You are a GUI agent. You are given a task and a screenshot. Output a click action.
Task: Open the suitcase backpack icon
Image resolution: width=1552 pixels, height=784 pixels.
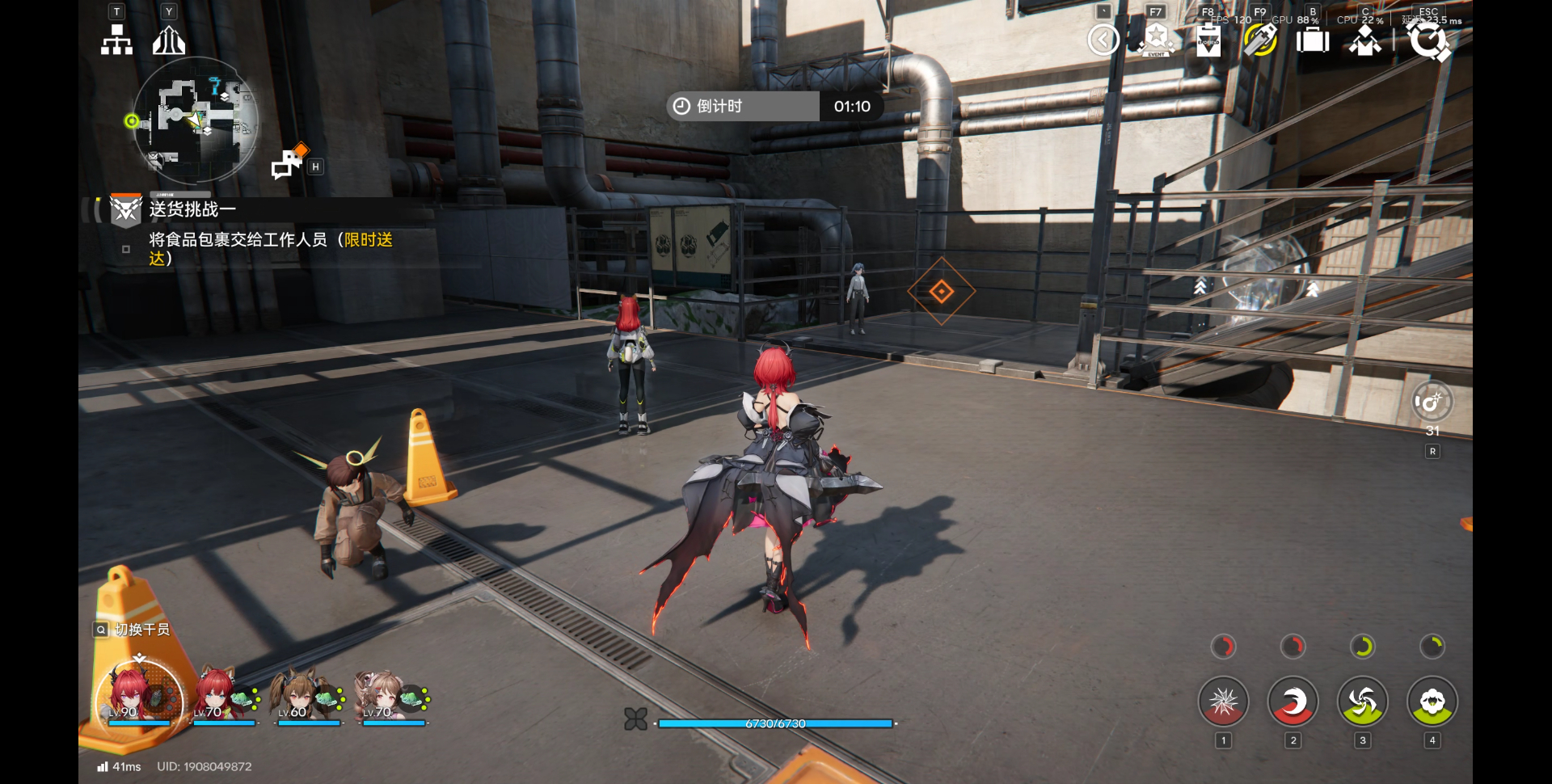tap(1313, 40)
